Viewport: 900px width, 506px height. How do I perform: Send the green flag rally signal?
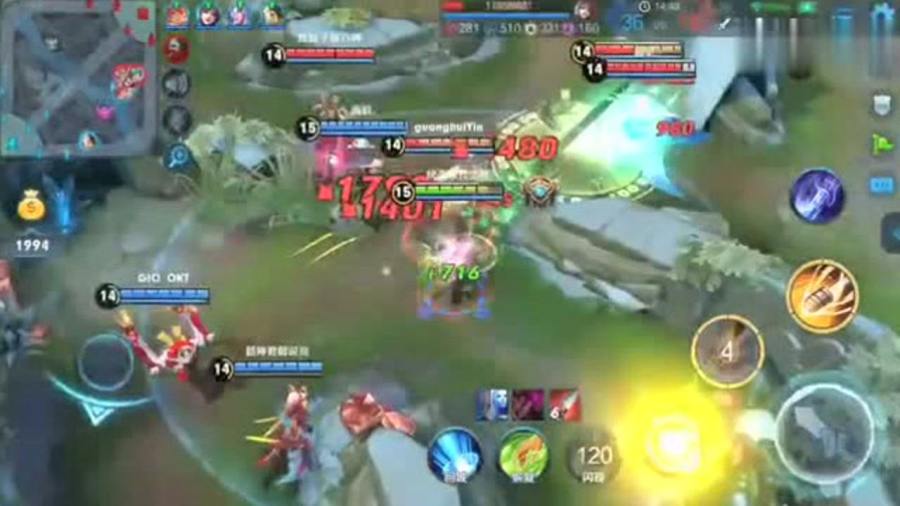882,144
